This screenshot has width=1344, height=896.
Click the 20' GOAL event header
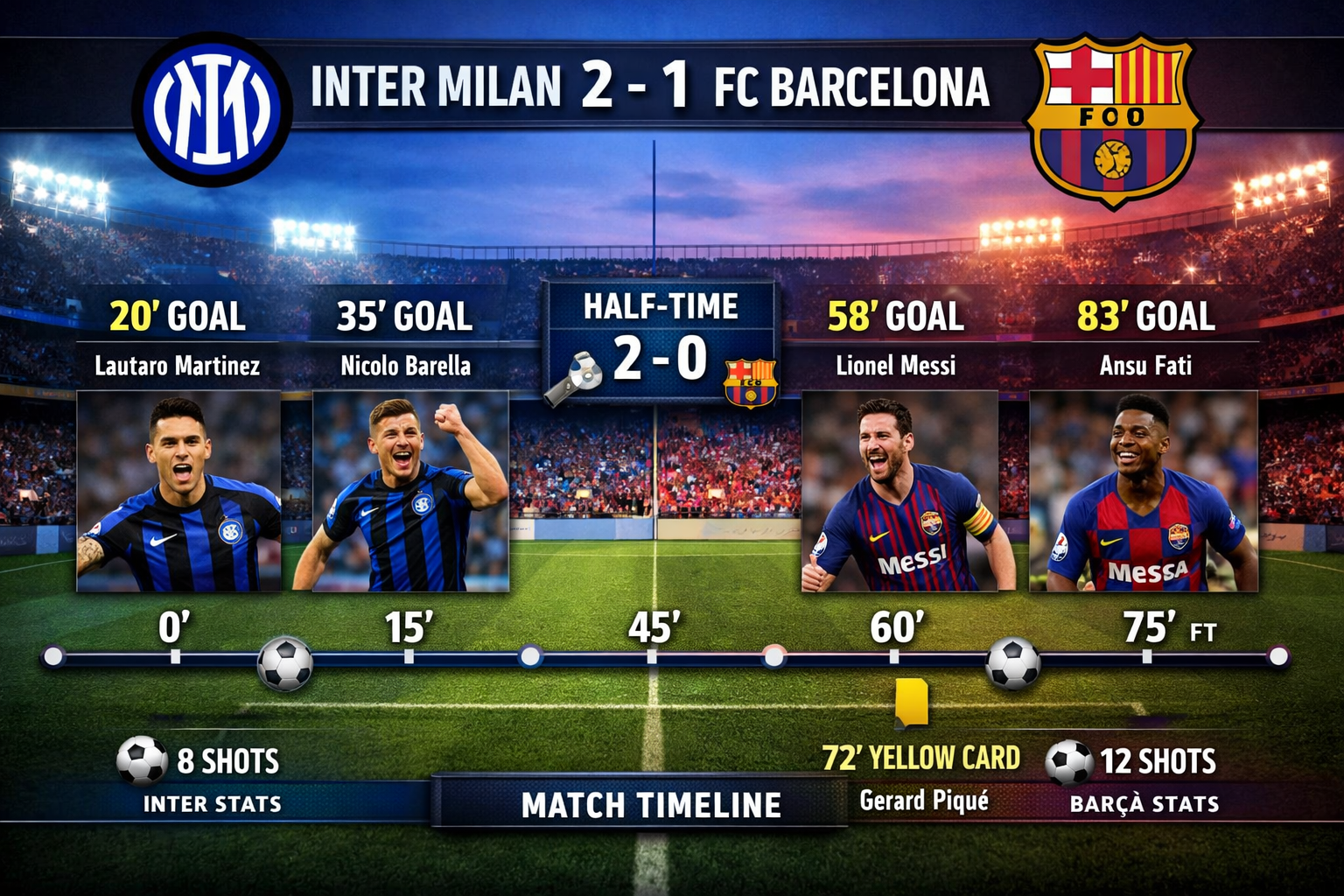[178, 316]
